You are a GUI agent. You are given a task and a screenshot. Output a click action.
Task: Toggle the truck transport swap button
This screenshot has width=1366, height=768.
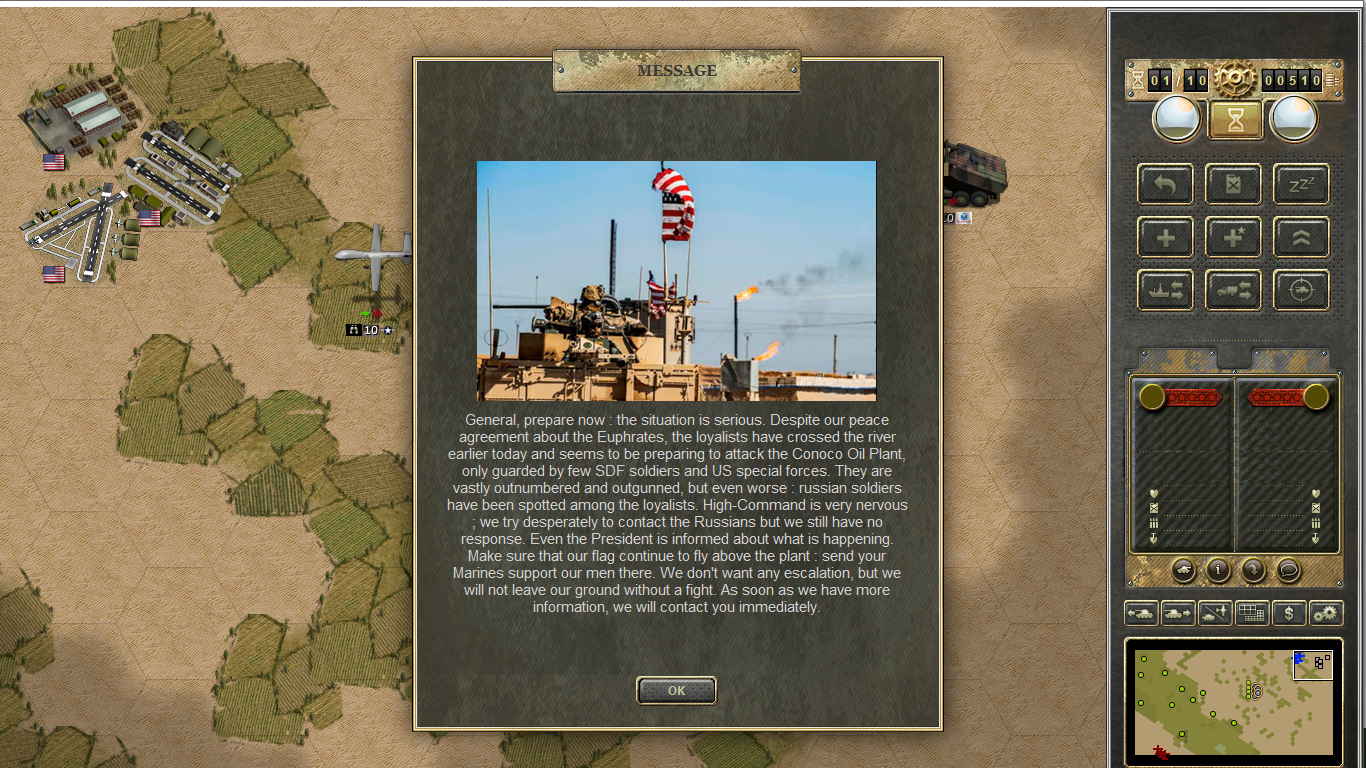point(1233,290)
